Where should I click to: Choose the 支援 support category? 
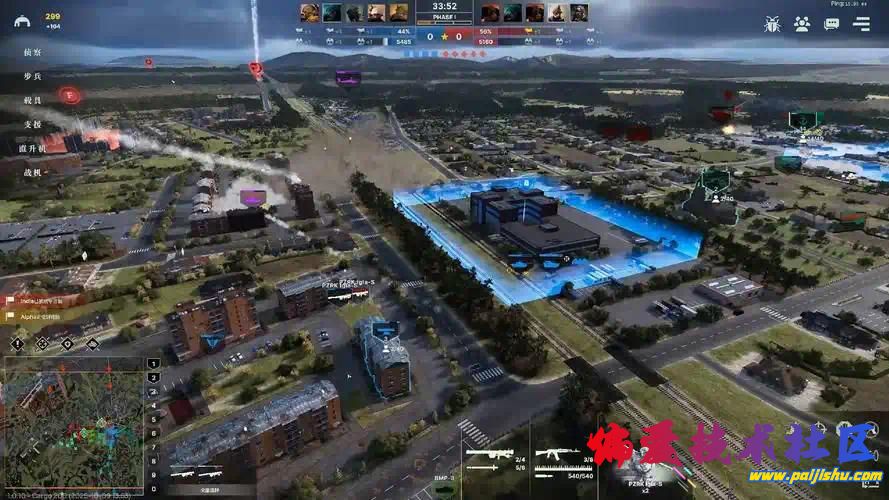click(32, 124)
